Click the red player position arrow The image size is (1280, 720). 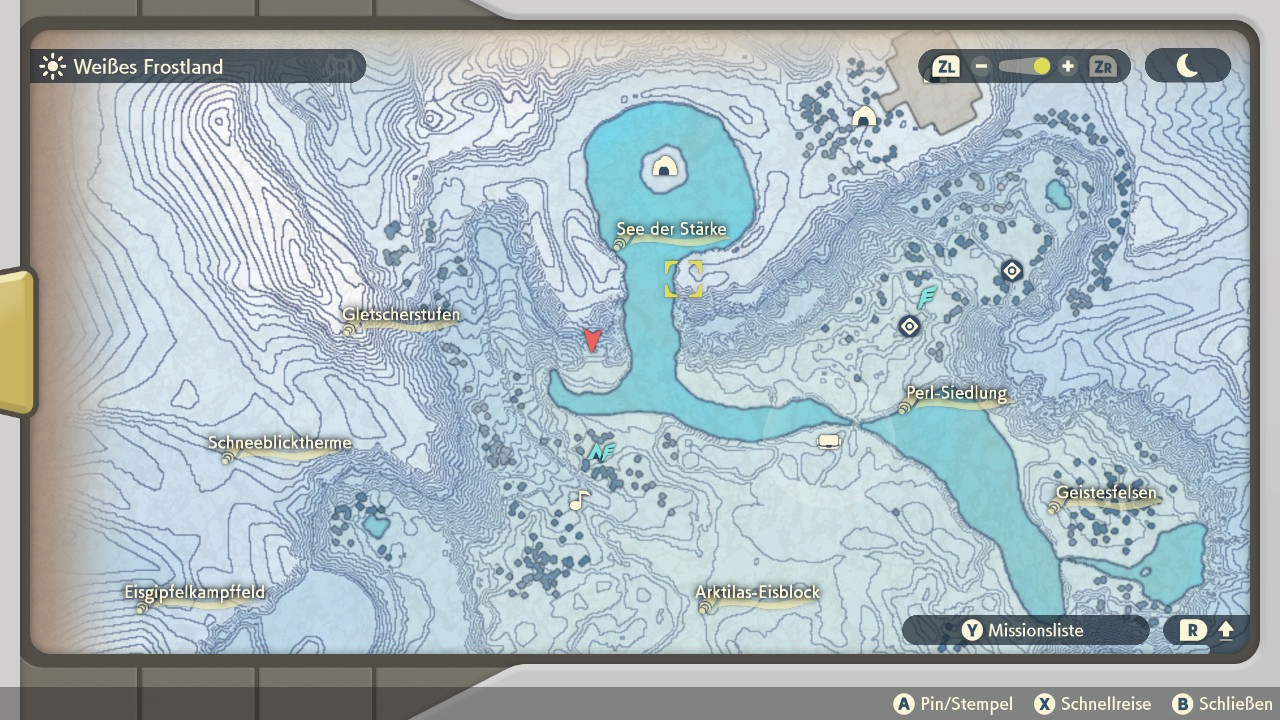point(592,341)
